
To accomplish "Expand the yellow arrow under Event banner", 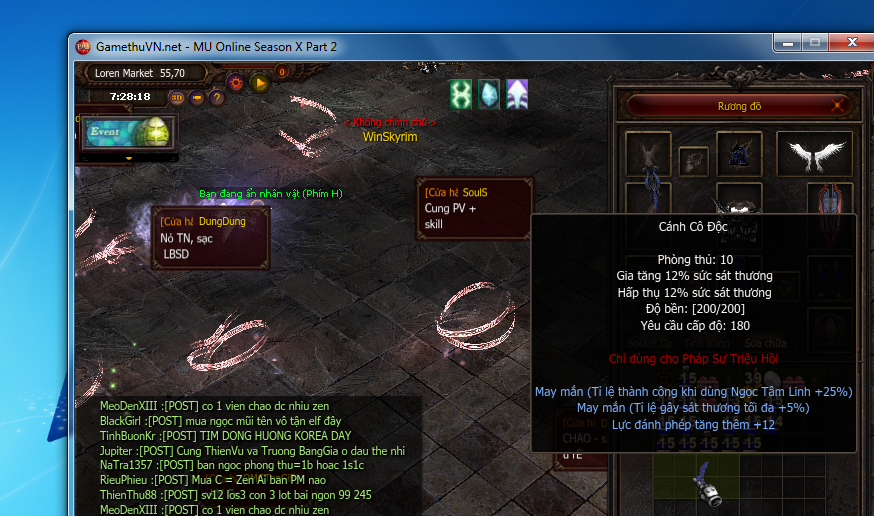I will pyautogui.click(x=128, y=158).
